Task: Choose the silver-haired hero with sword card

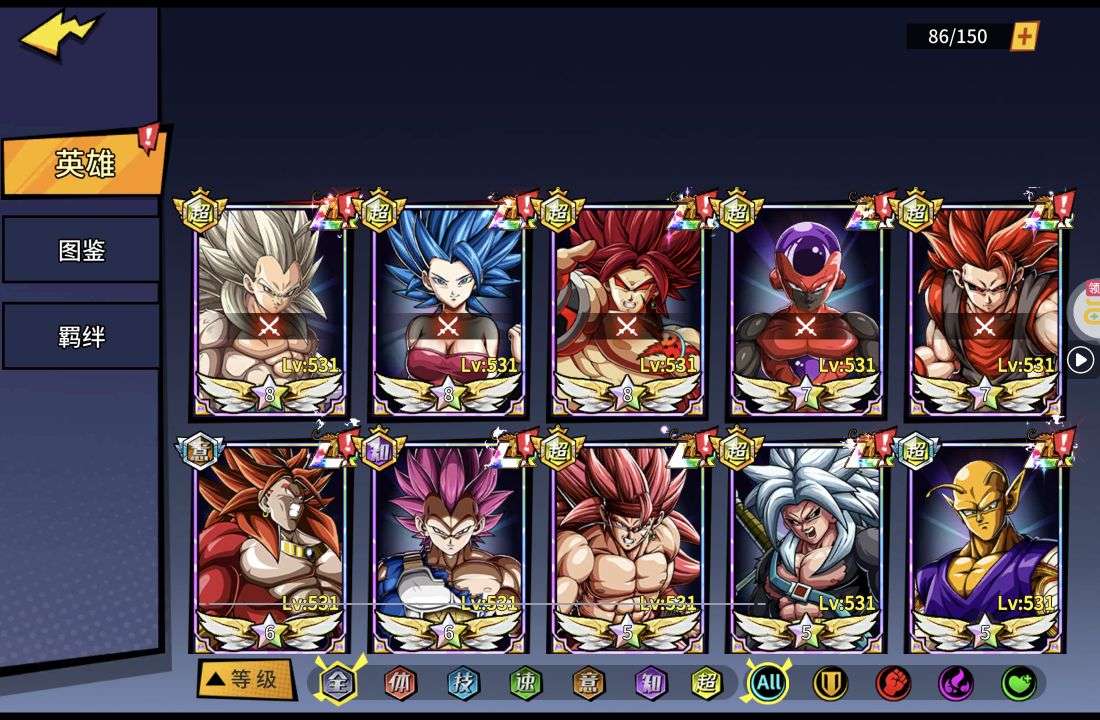Action: pos(807,547)
